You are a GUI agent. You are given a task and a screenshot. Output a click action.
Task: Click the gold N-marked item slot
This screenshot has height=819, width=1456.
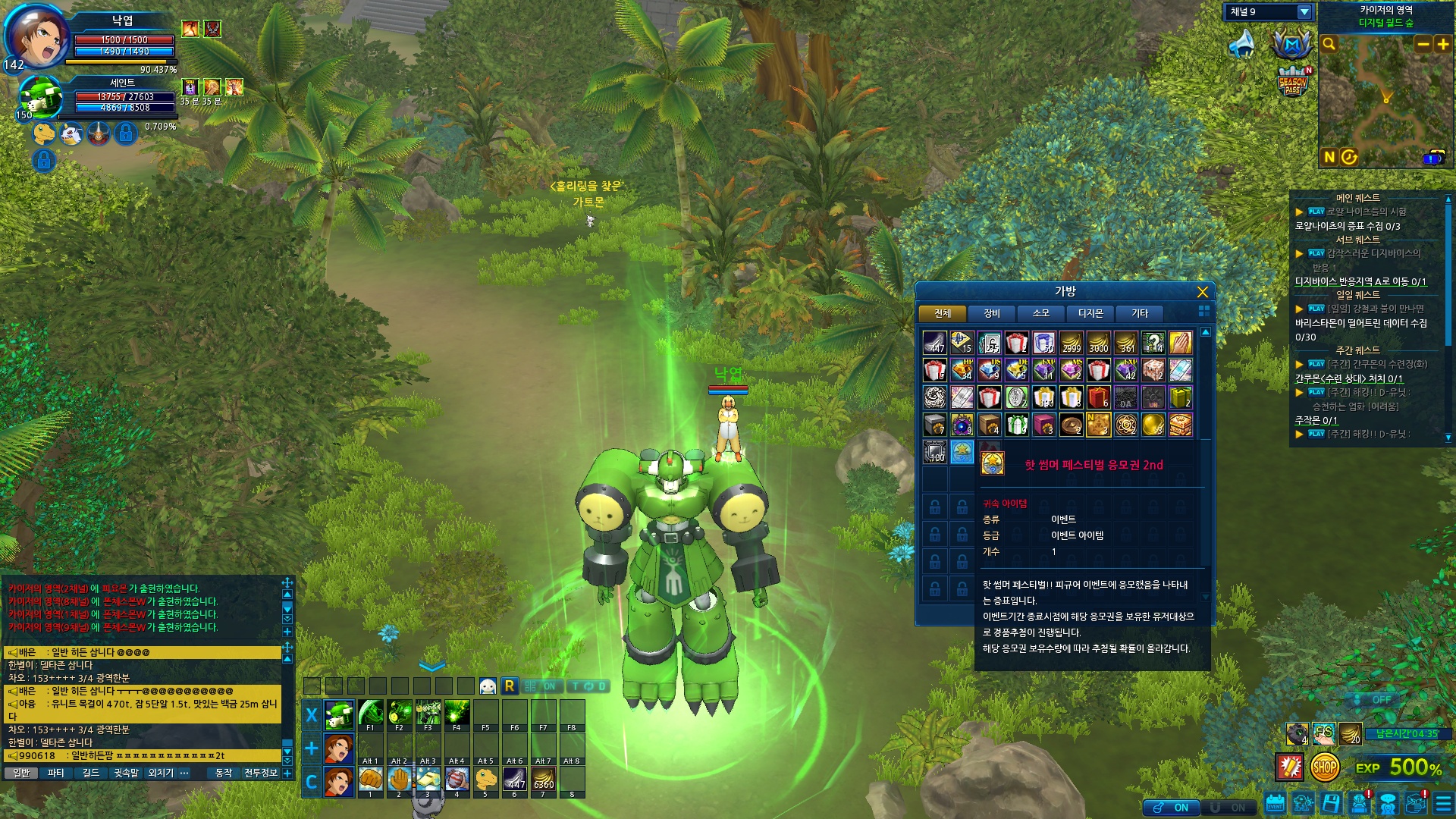[x=1098, y=425]
